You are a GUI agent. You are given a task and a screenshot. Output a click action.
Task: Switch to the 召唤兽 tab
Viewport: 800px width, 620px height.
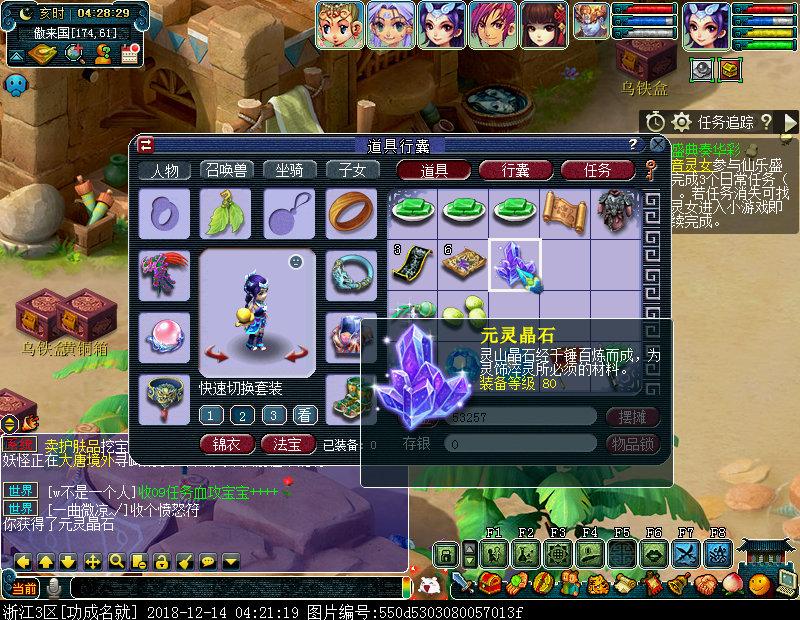[x=226, y=170]
